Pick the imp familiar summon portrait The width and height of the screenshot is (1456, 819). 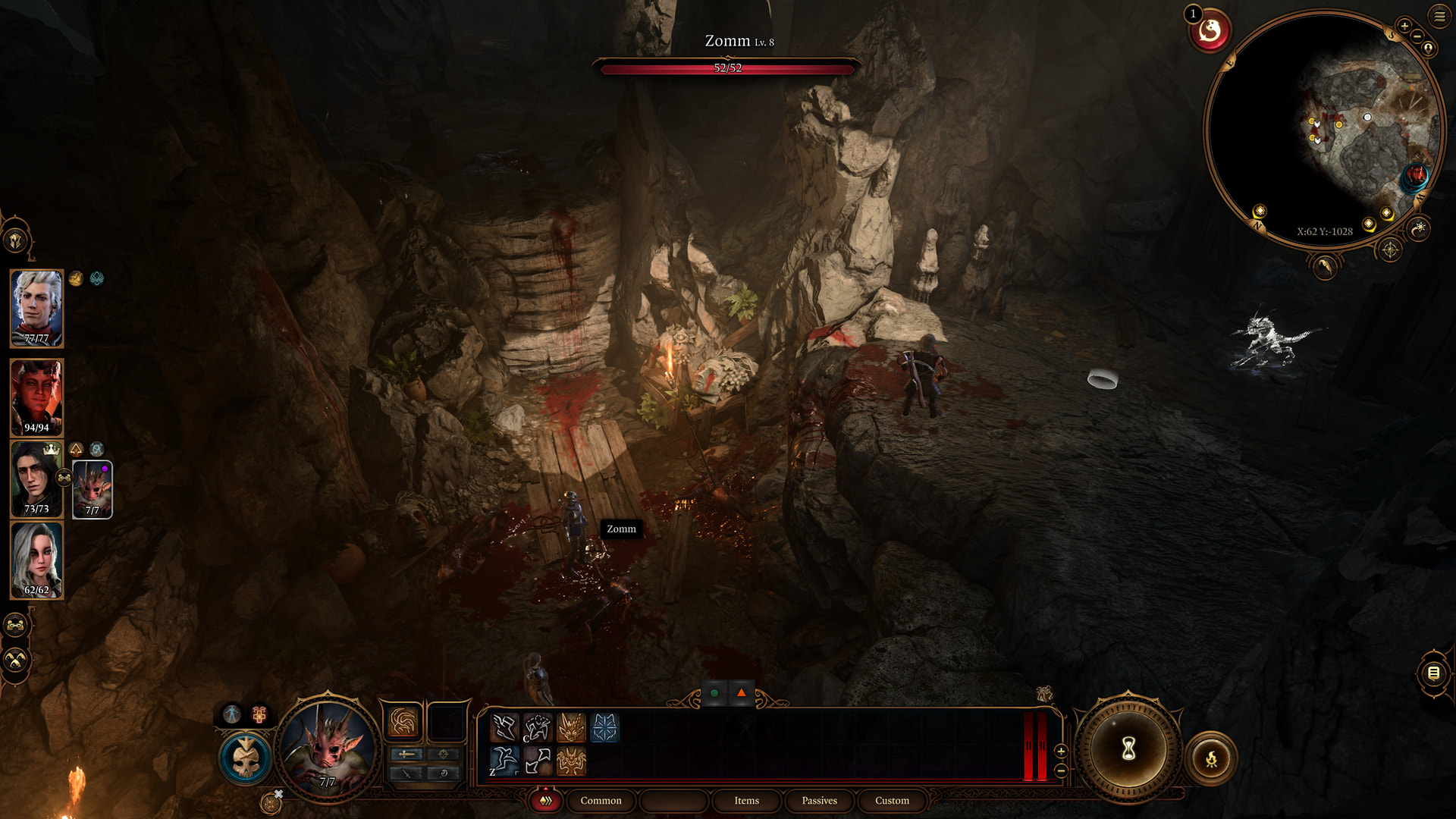[93, 489]
